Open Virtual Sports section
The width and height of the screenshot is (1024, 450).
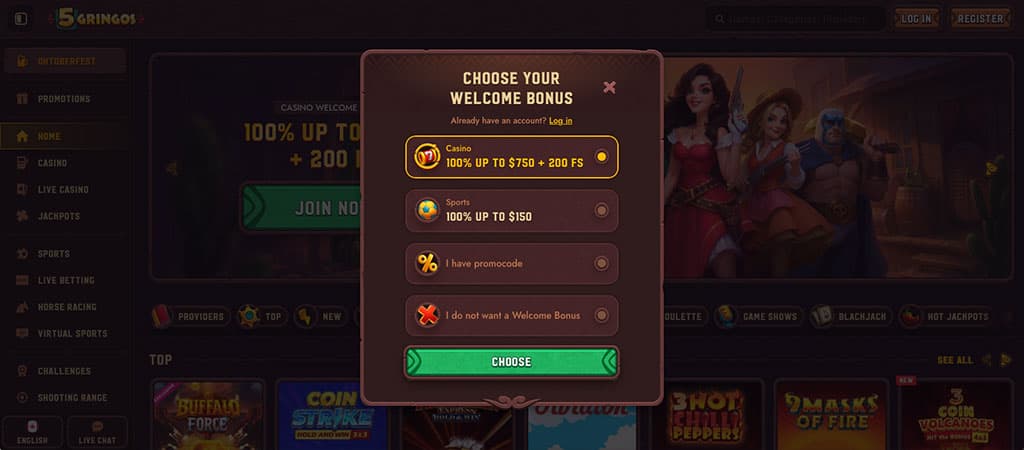(x=72, y=334)
